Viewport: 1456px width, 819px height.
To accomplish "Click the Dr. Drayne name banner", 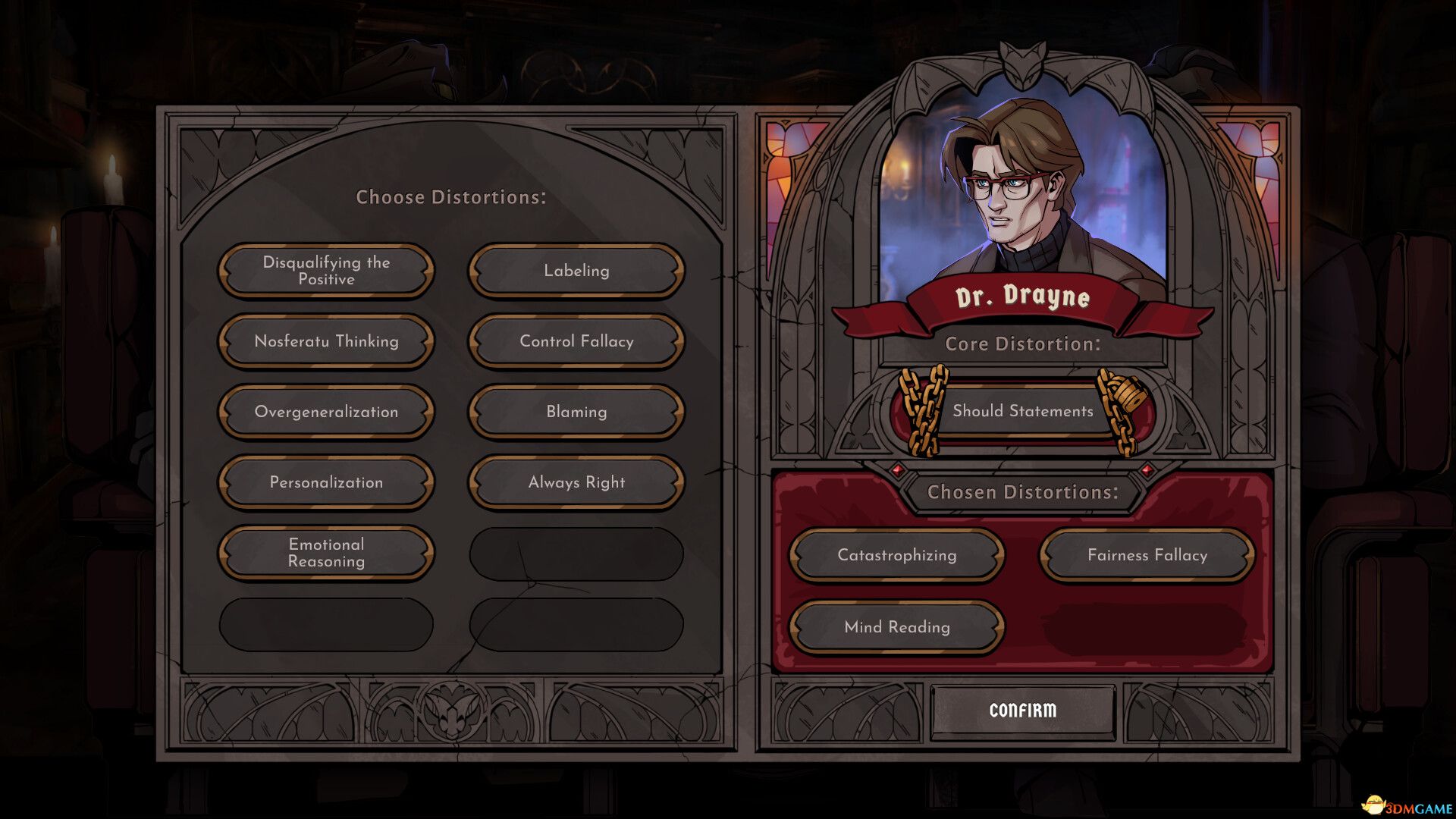I will click(1022, 300).
